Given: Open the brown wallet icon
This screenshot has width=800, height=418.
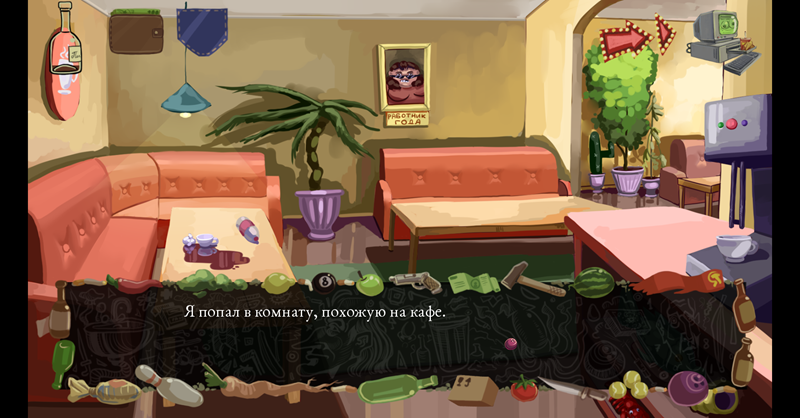Looking at the screenshot, I should tap(136, 32).
